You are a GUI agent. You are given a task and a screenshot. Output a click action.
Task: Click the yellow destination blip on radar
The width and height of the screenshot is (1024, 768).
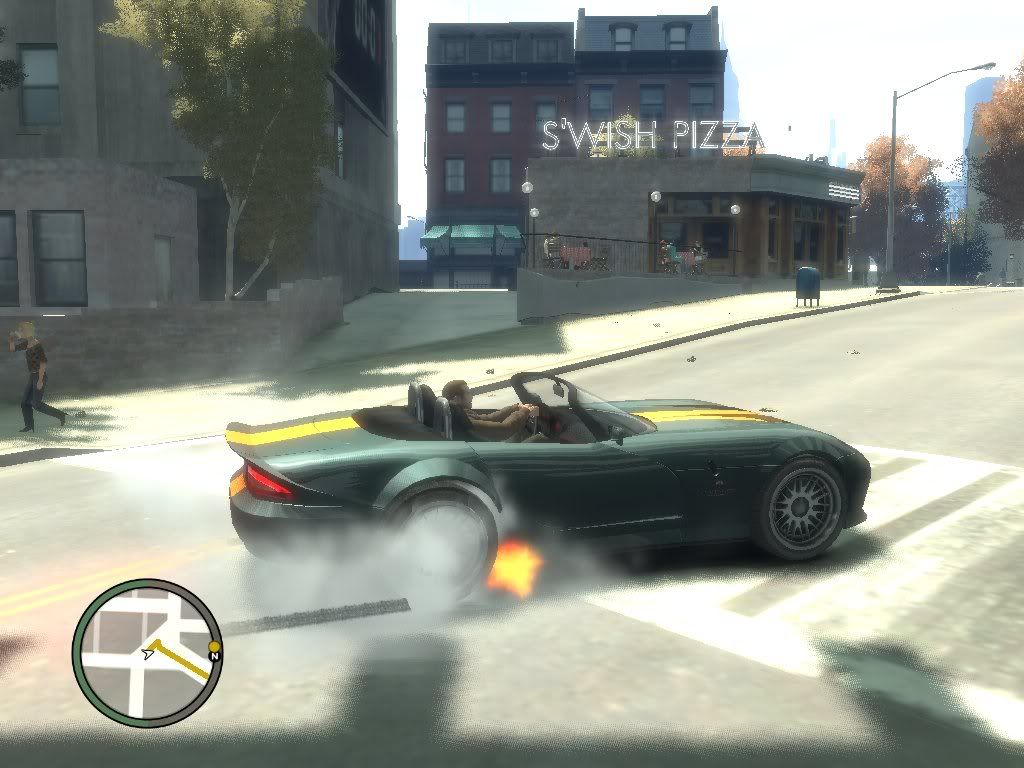click(x=213, y=647)
